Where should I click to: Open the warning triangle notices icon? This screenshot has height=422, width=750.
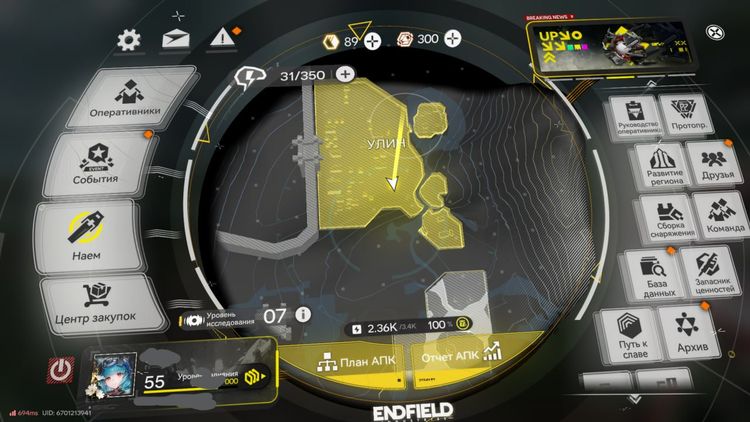(220, 39)
